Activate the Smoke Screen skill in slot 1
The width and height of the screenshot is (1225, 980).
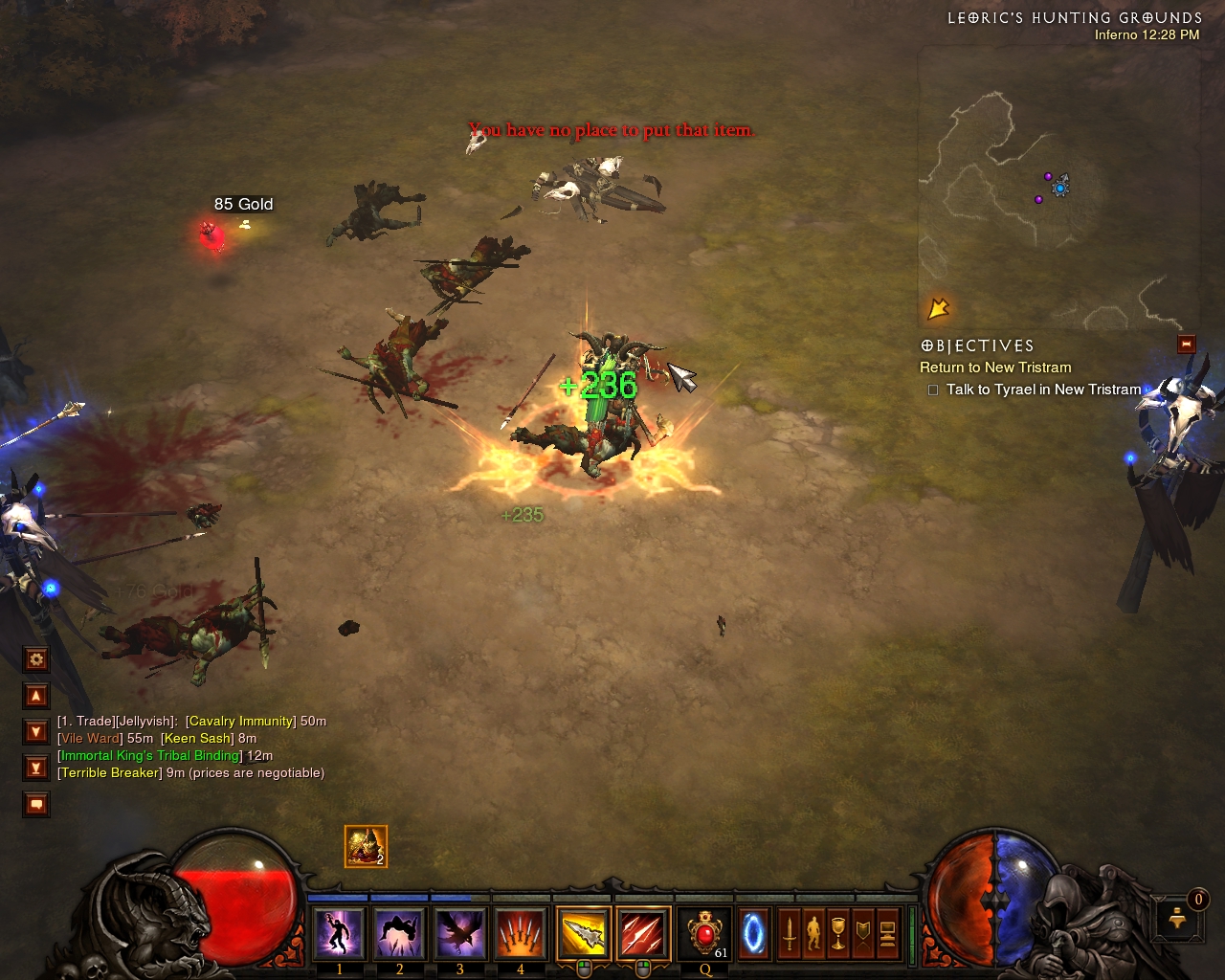click(339, 933)
